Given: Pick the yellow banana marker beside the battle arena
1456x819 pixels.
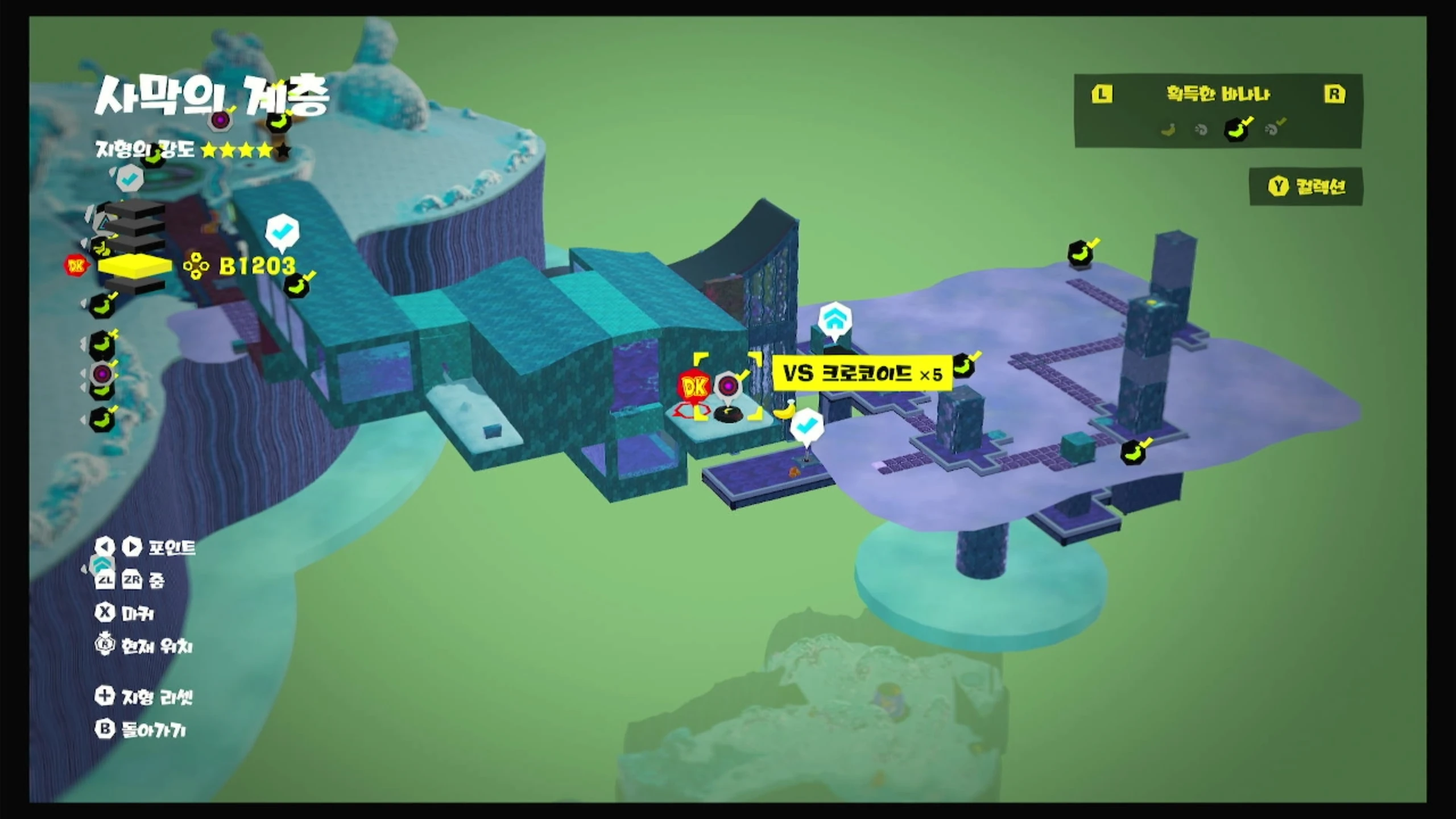Looking at the screenshot, I should (786, 408).
